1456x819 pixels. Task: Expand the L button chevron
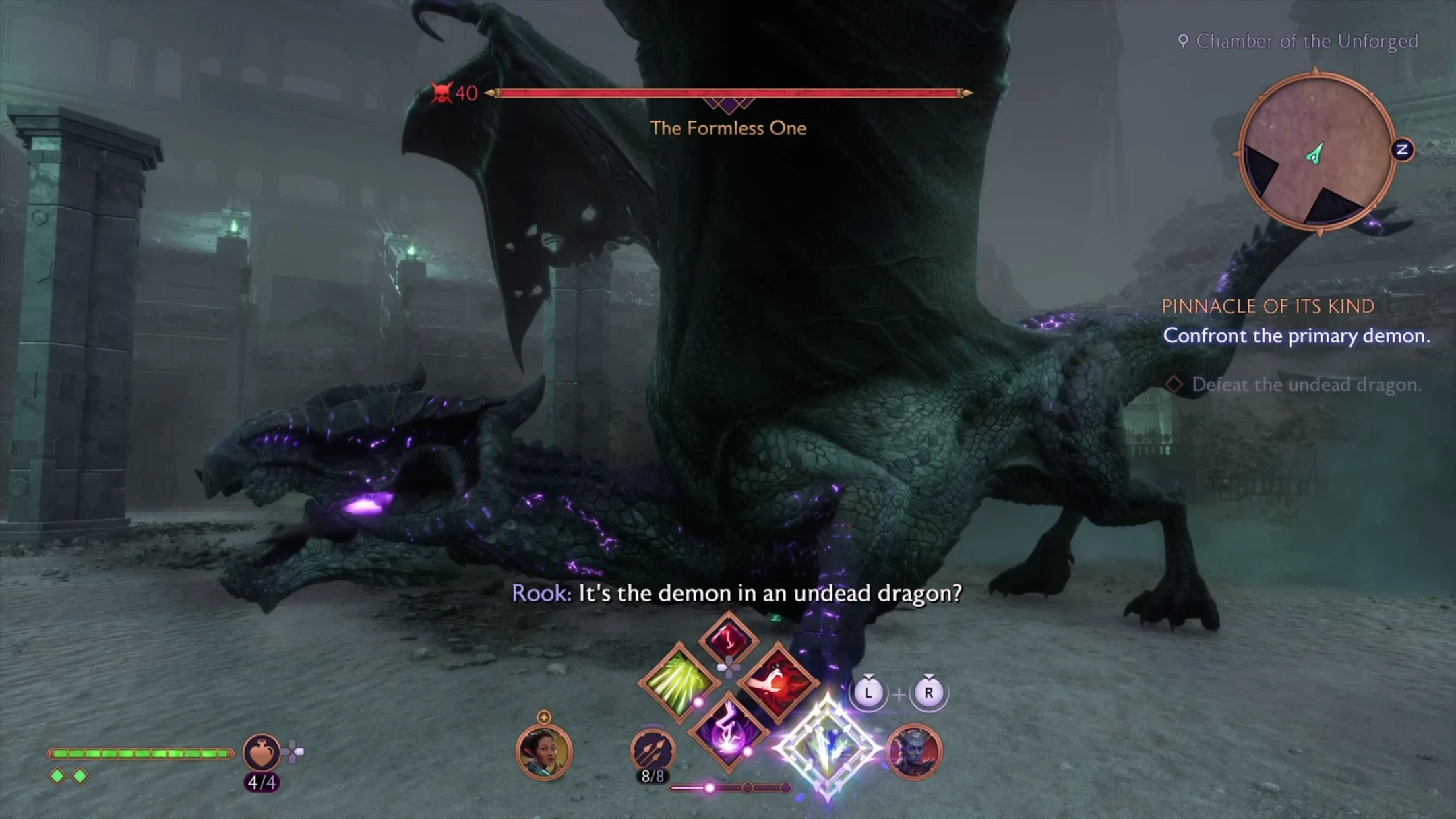(869, 675)
